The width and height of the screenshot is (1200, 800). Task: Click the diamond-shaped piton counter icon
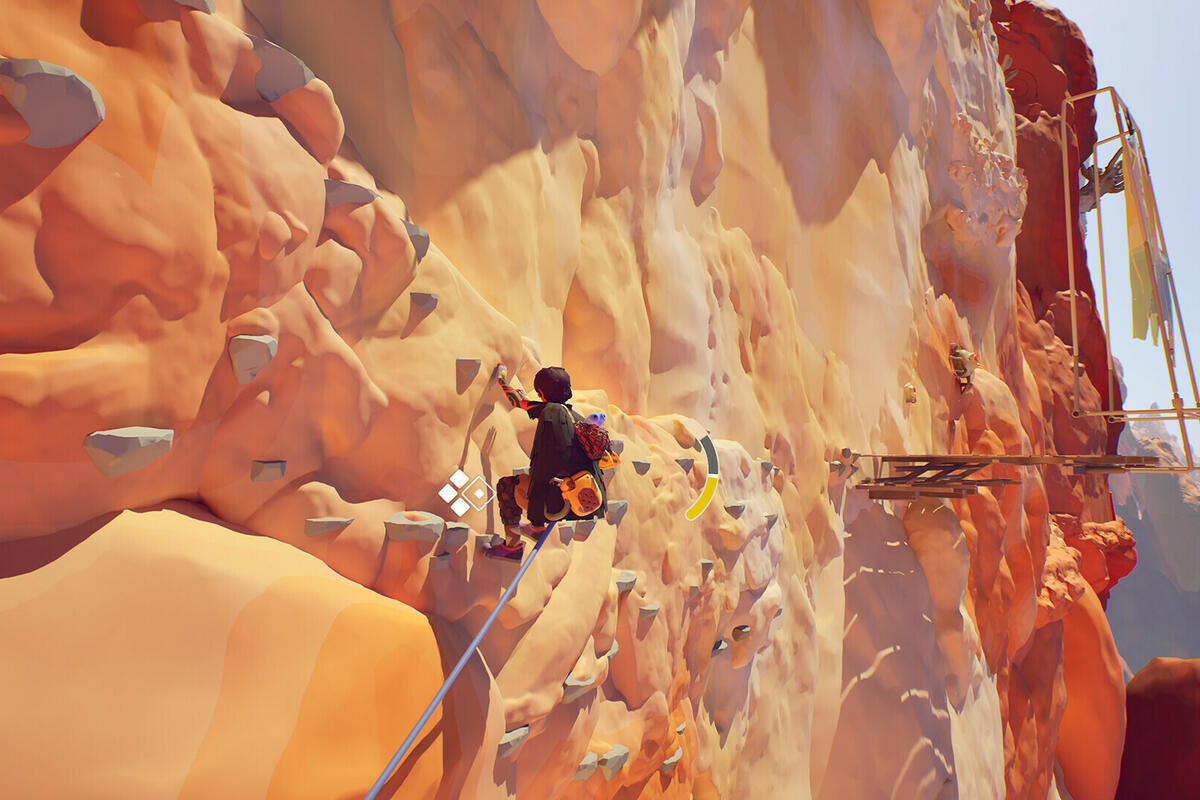tap(465, 492)
